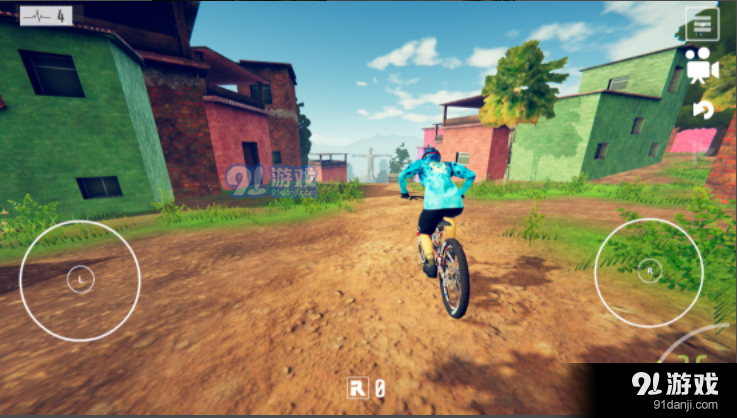Open the hamburger pause menu
Screen dimensions: 737x418
[x=701, y=23]
